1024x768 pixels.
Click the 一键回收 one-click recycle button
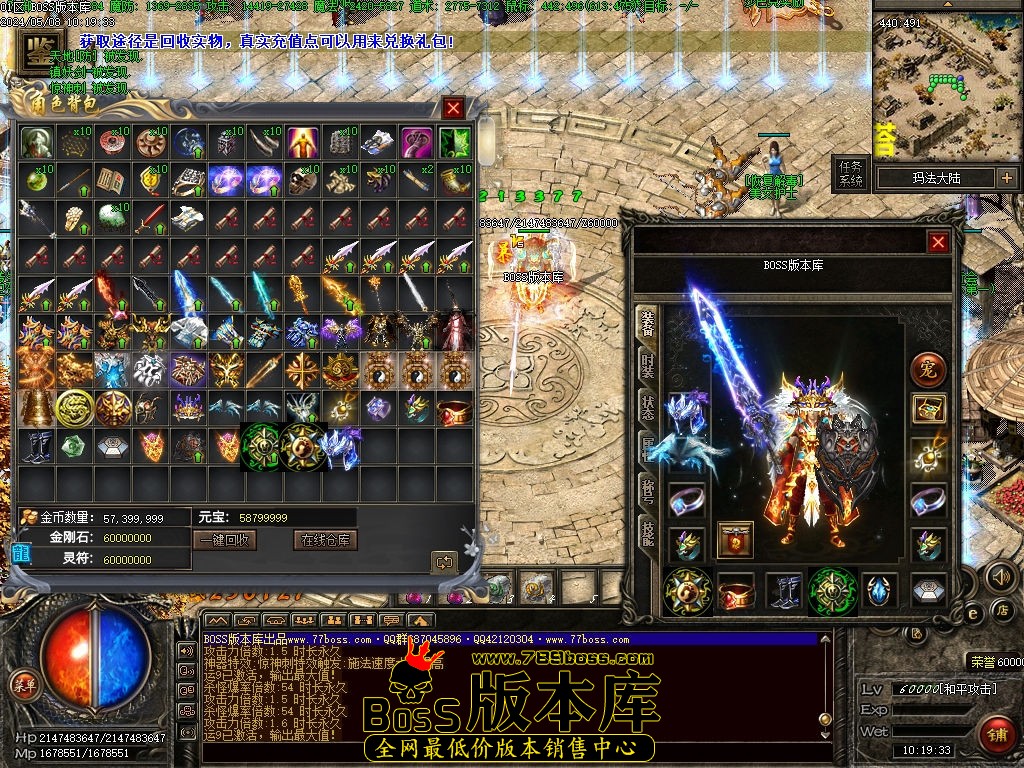(227, 540)
